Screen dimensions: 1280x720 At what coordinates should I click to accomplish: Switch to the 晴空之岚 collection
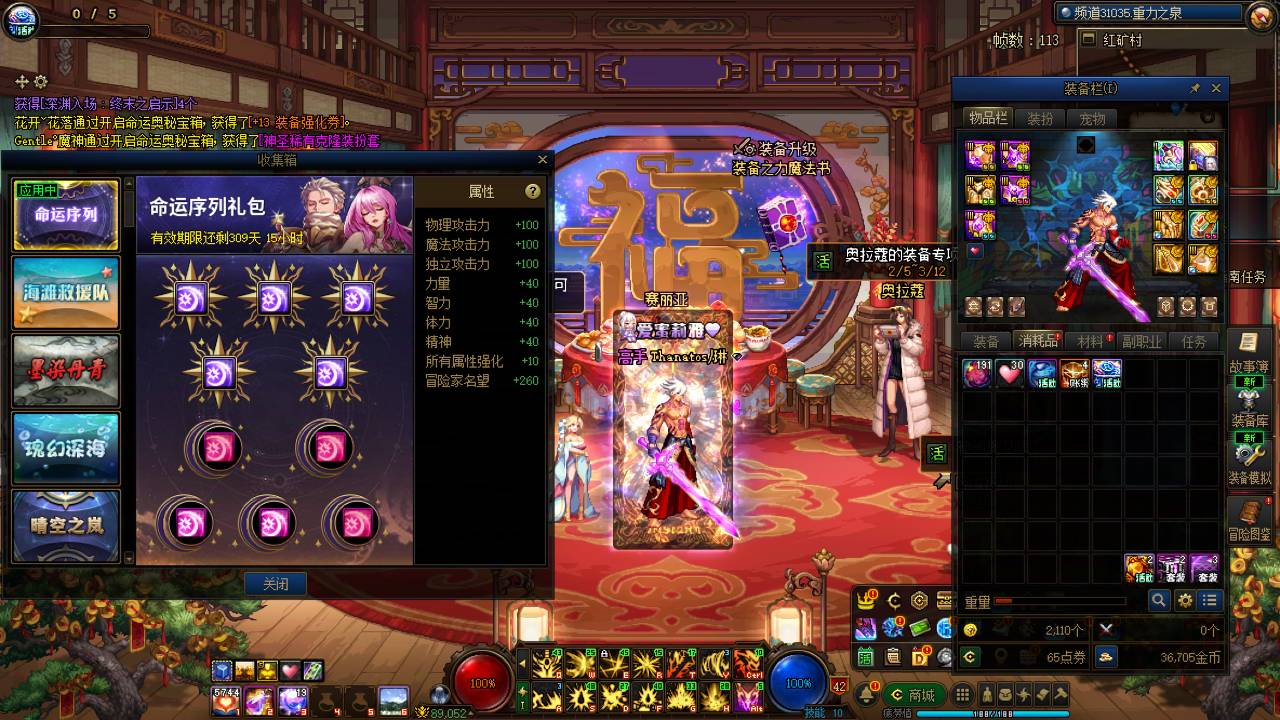pos(66,524)
